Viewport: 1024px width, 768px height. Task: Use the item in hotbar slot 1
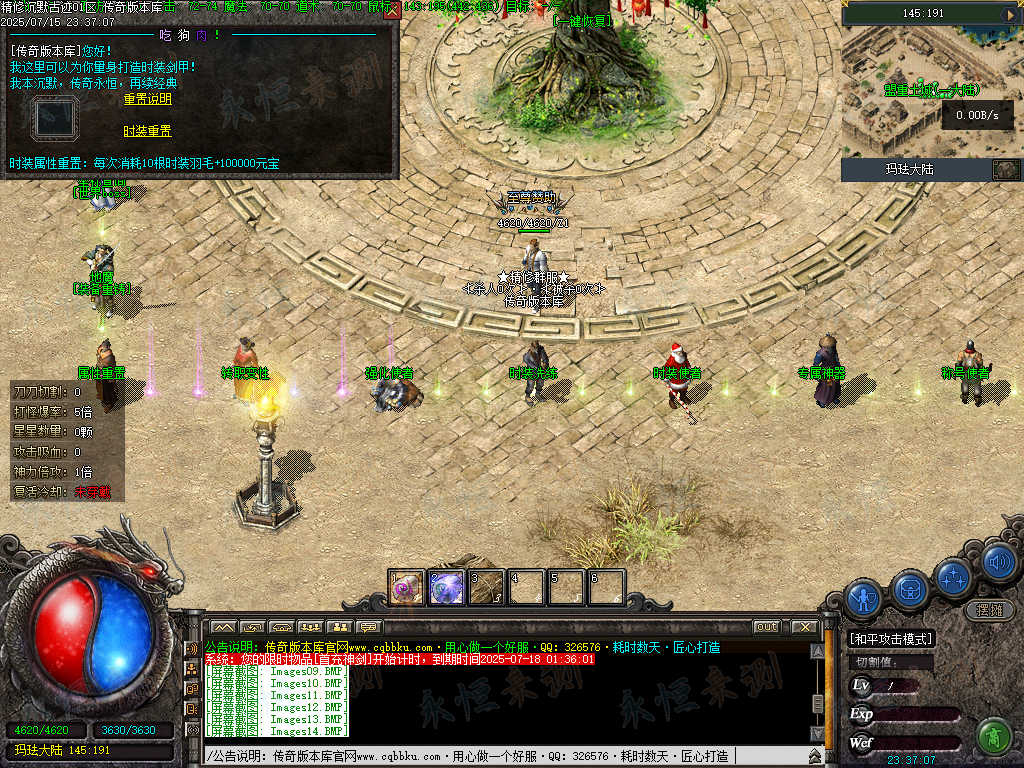tap(406, 587)
